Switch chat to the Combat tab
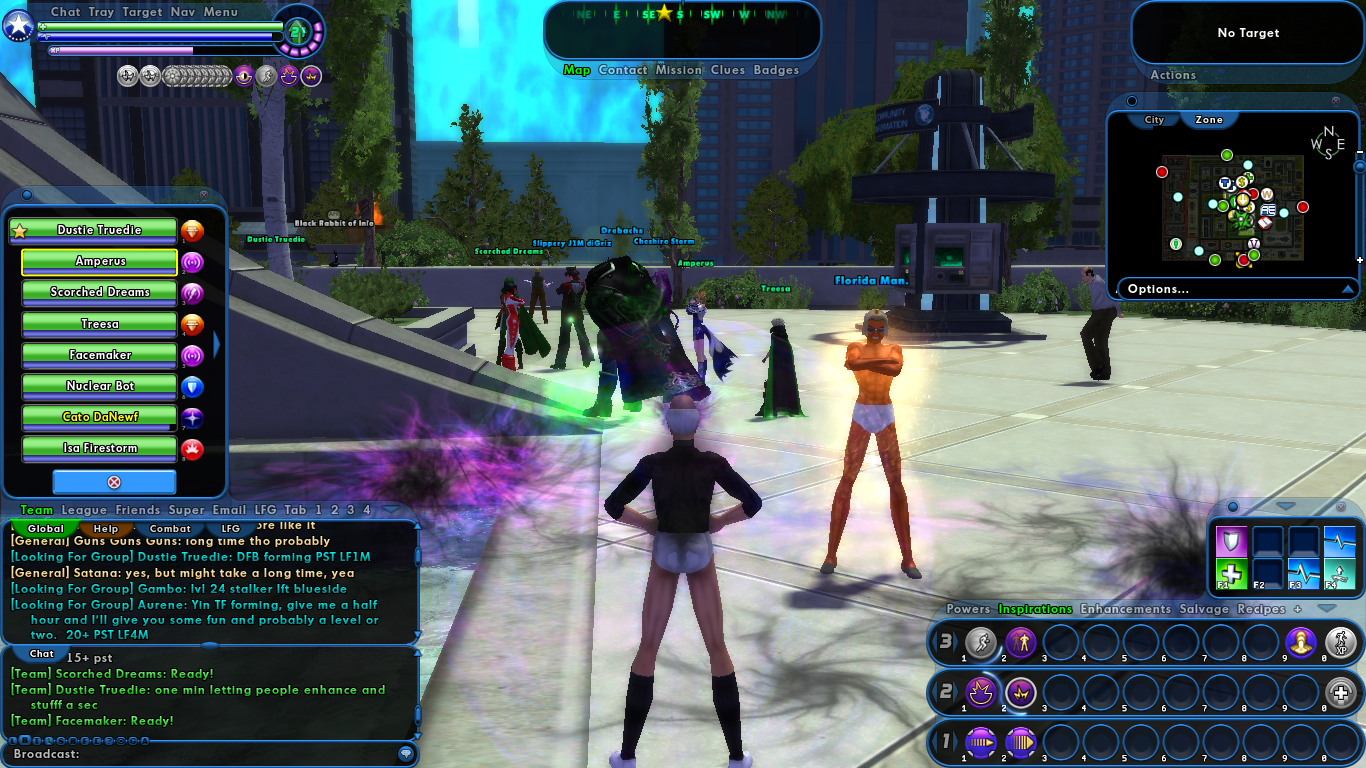This screenshot has width=1366, height=768. (170, 529)
